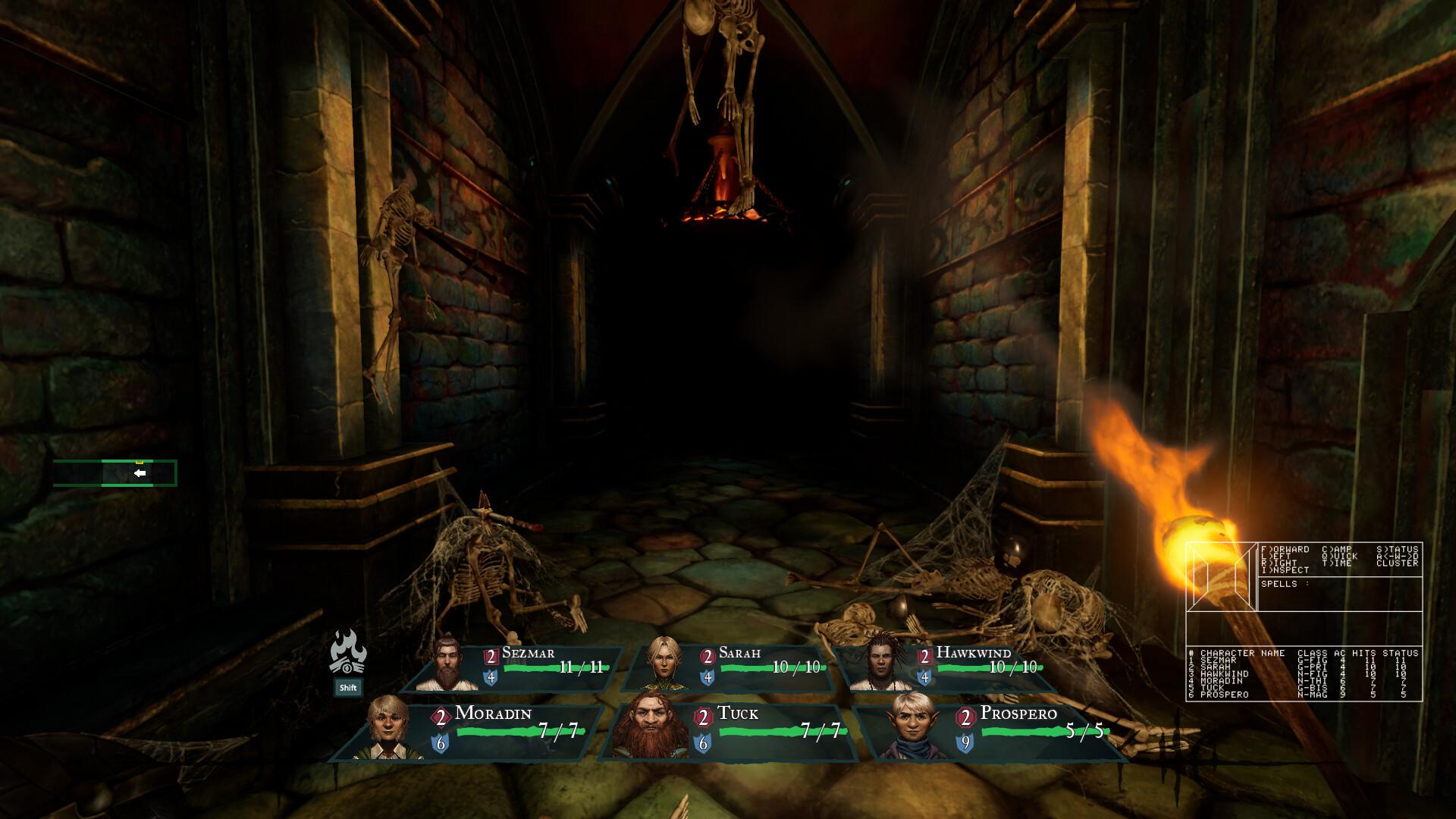
Task: Activate the I>NSPECT command
Action: 1285,570
